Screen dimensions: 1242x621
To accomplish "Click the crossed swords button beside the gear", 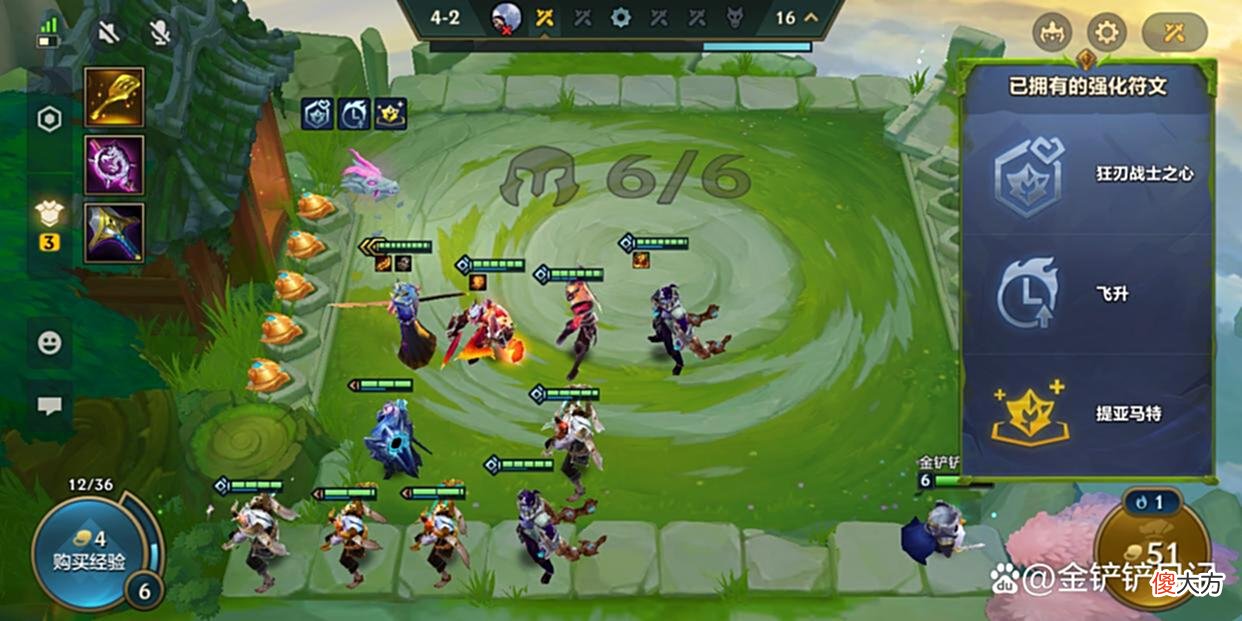I will pyautogui.click(x=1174, y=33).
